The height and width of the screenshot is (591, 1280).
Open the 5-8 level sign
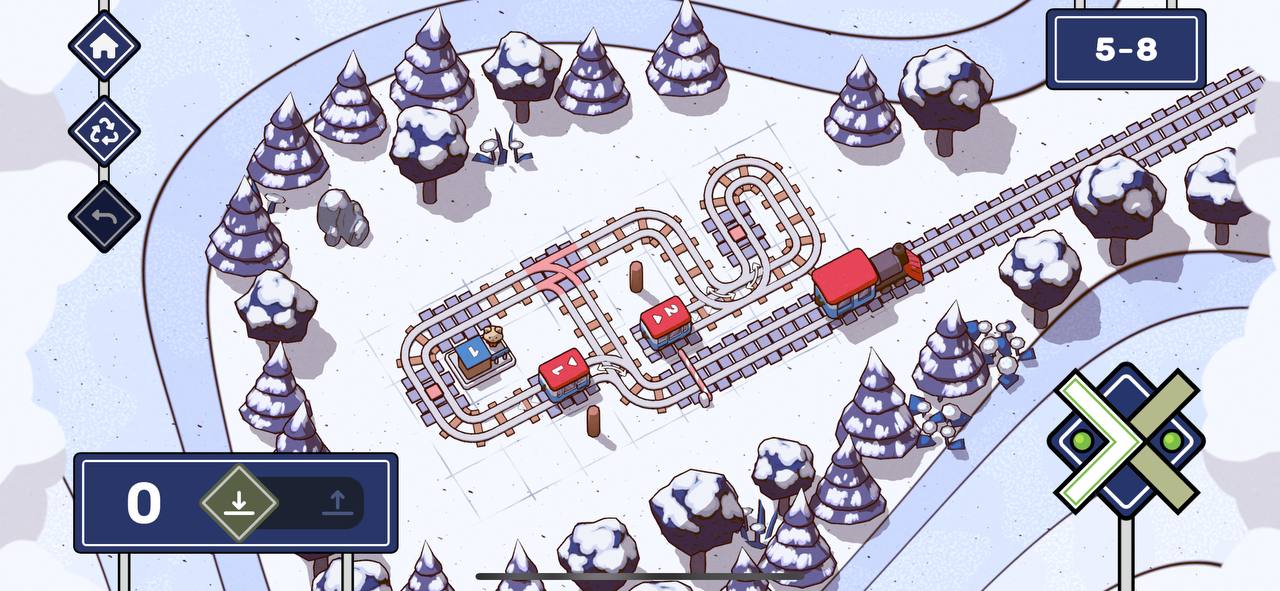pos(1125,49)
